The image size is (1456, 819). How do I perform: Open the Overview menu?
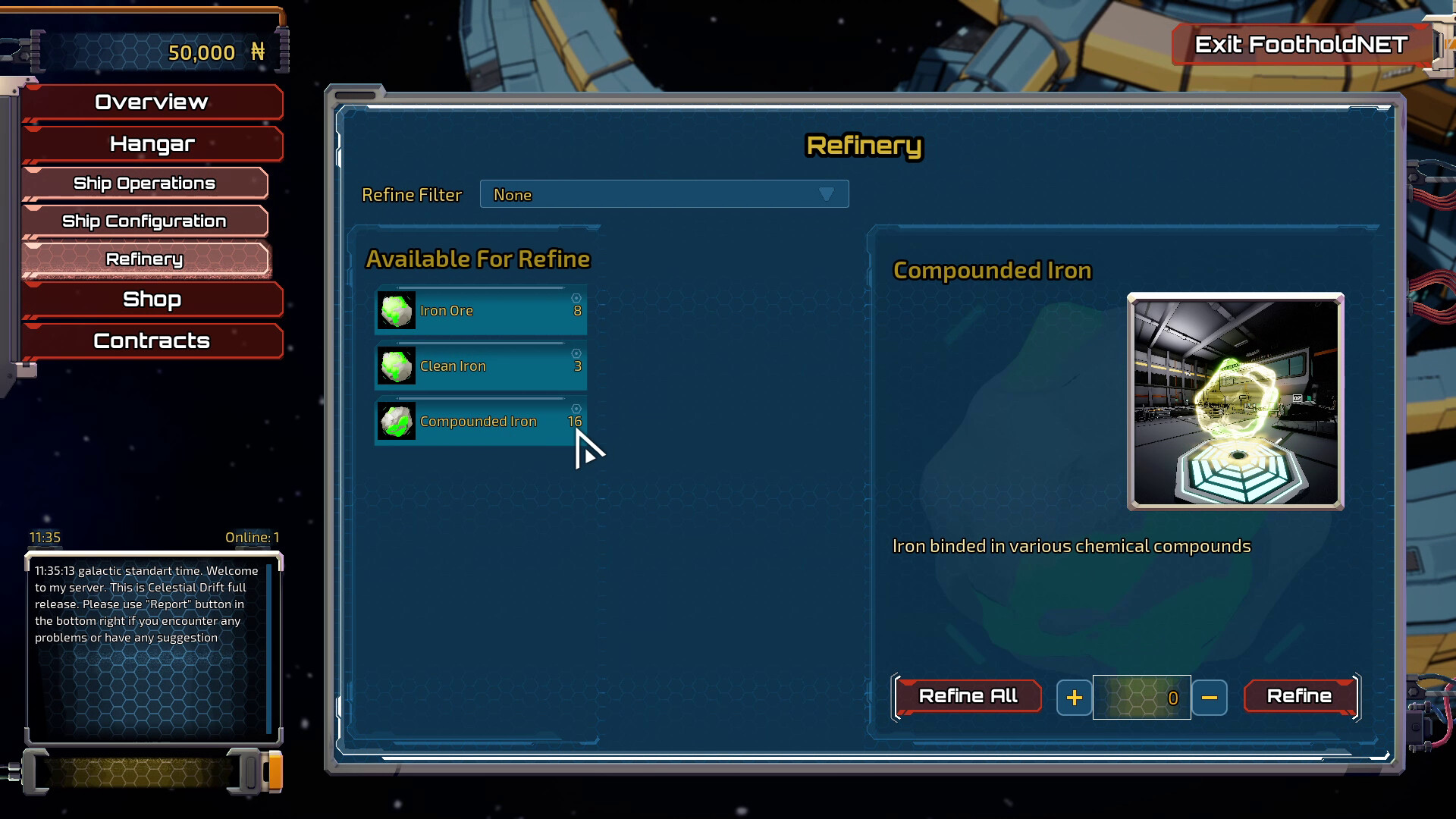pos(152,102)
